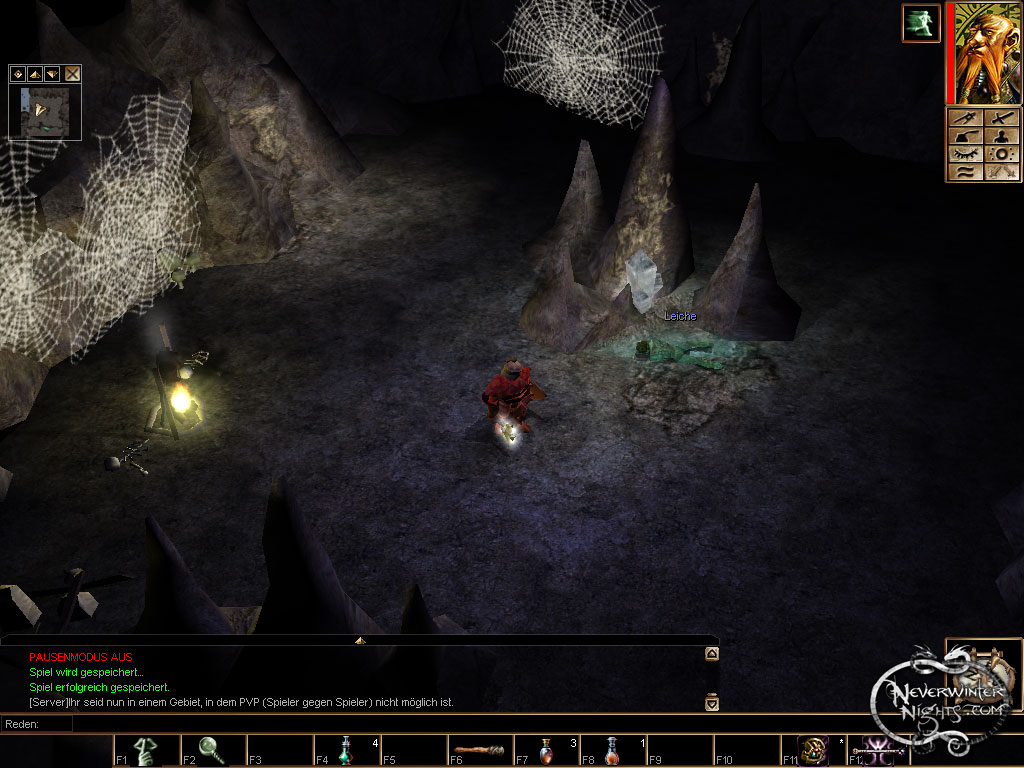Screen dimensions: 1024x768
Task: Close the minimap with the X button
Action: pos(72,73)
